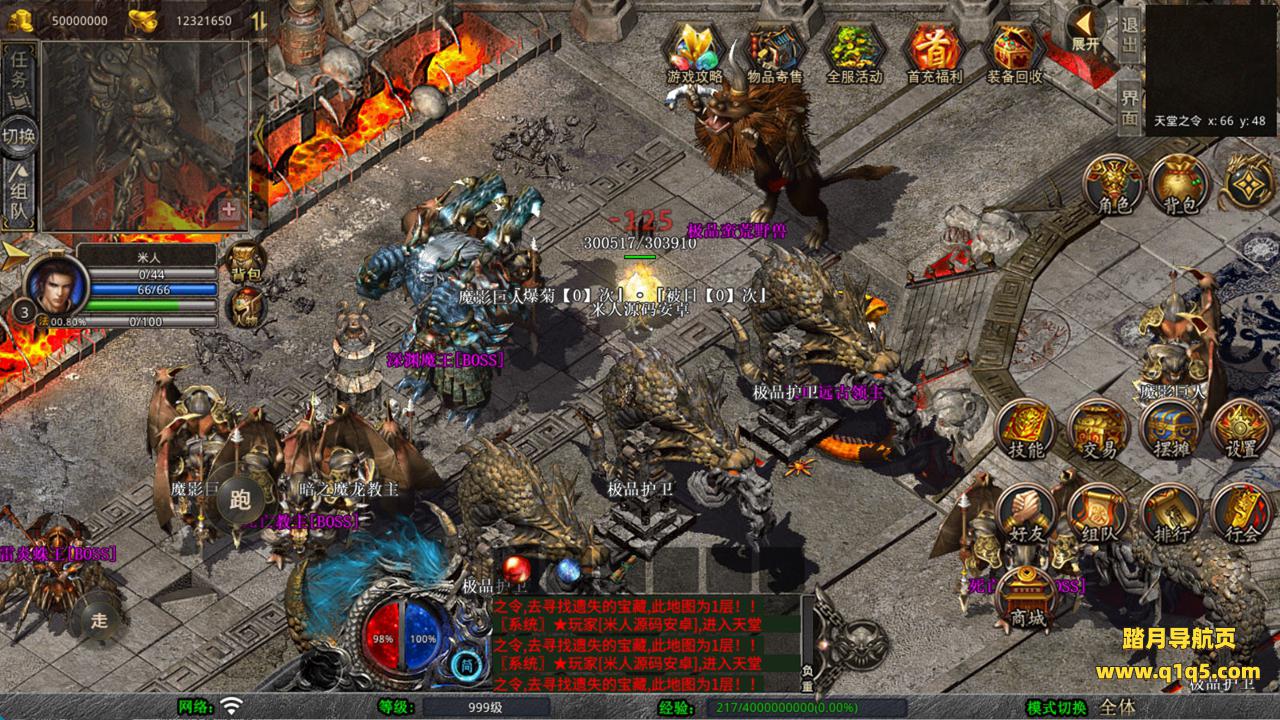Open the 技能 skills menu
Viewport: 1280px width, 720px height.
pyautogui.click(x=1026, y=430)
